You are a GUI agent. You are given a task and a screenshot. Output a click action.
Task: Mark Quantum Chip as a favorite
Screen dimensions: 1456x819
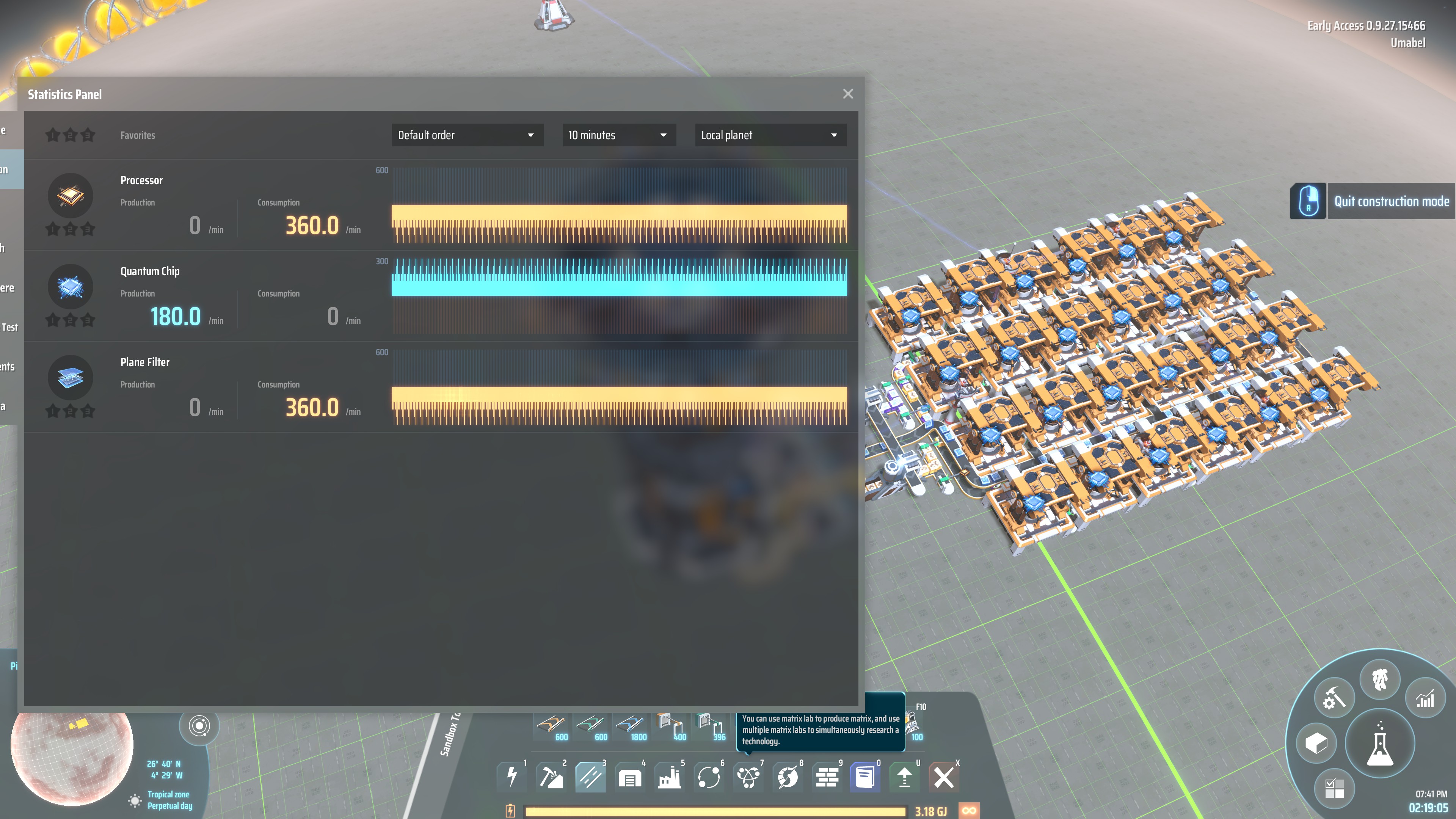coord(53,319)
